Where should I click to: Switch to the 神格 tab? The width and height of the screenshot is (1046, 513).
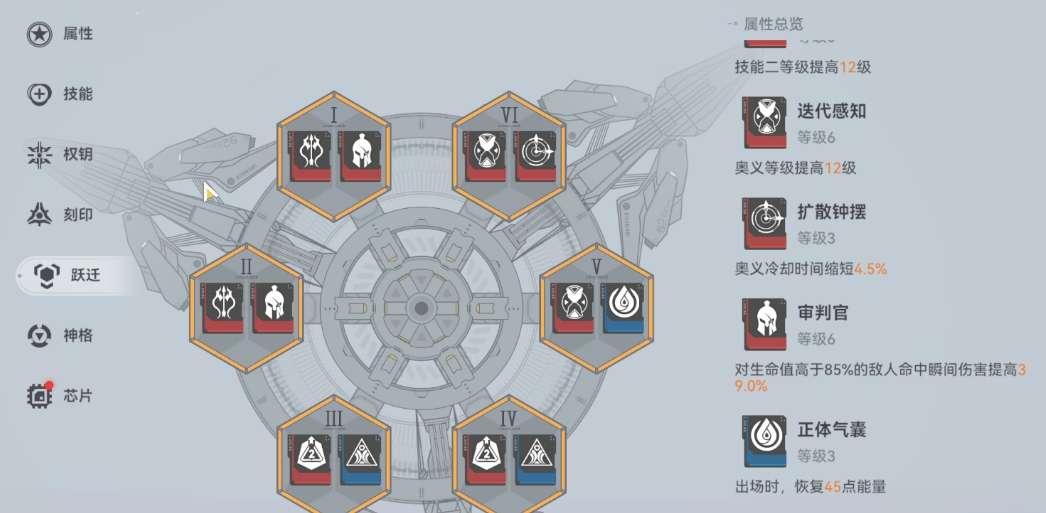(x=61, y=335)
